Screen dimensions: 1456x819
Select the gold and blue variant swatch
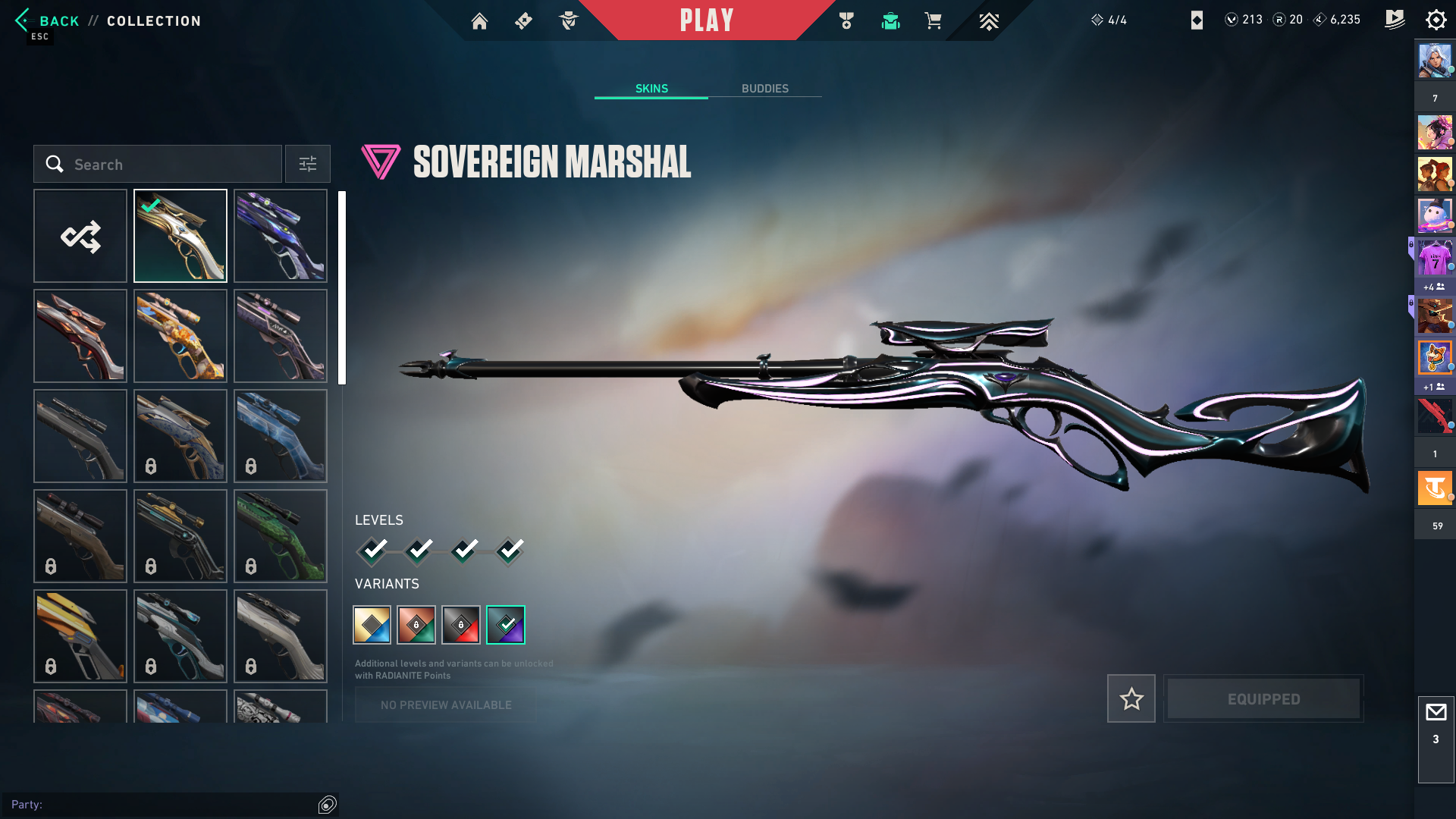(x=372, y=625)
